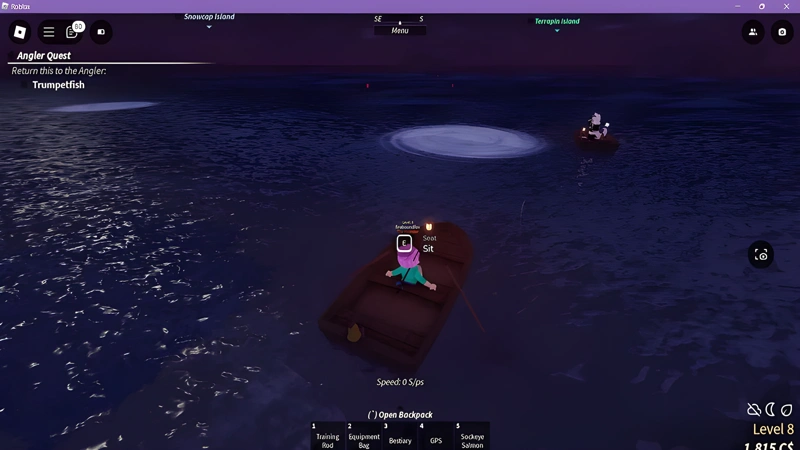Click the Menu button under the compass
Viewport: 800px width, 450px height.
(x=400, y=31)
